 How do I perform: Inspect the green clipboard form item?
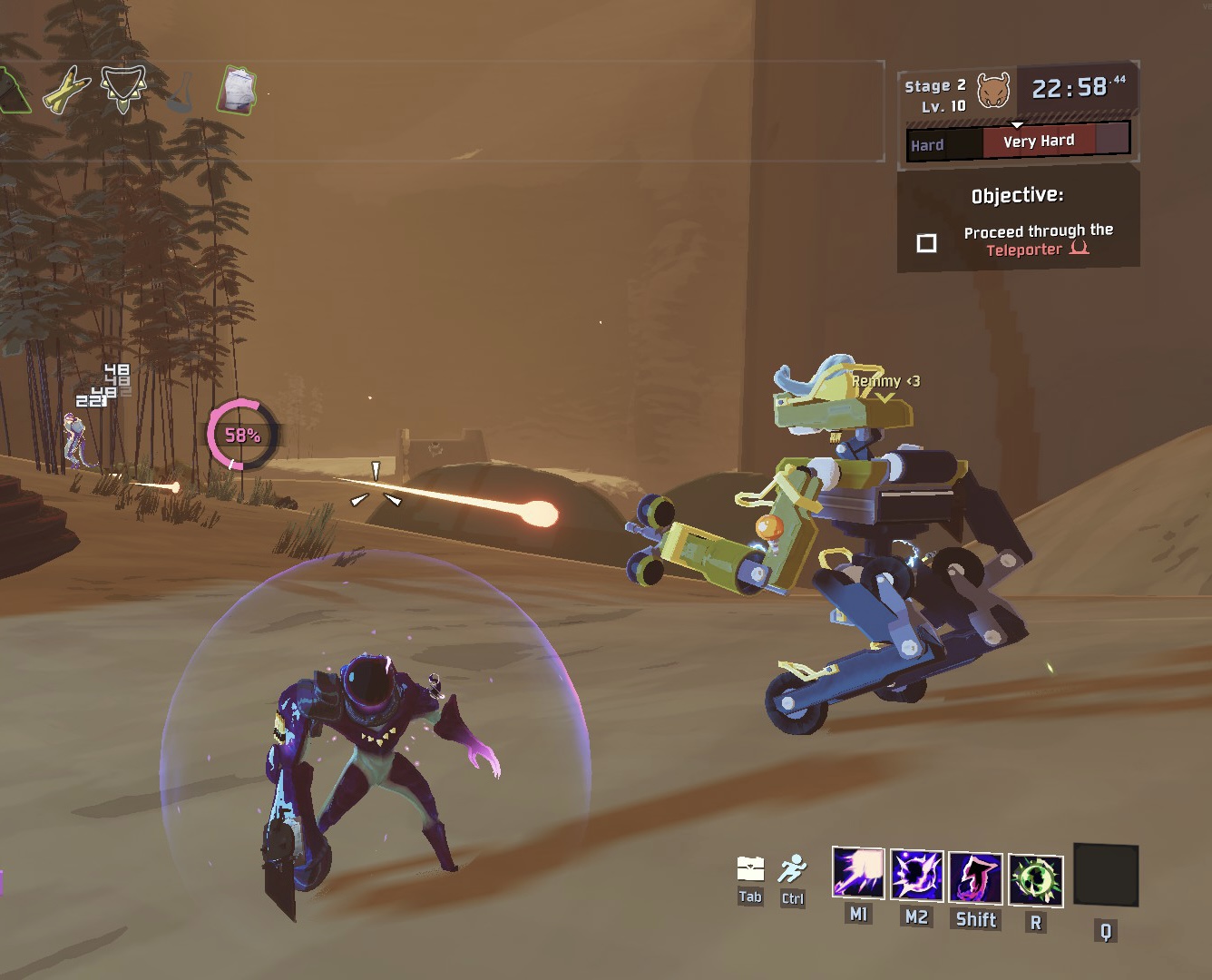[x=238, y=92]
